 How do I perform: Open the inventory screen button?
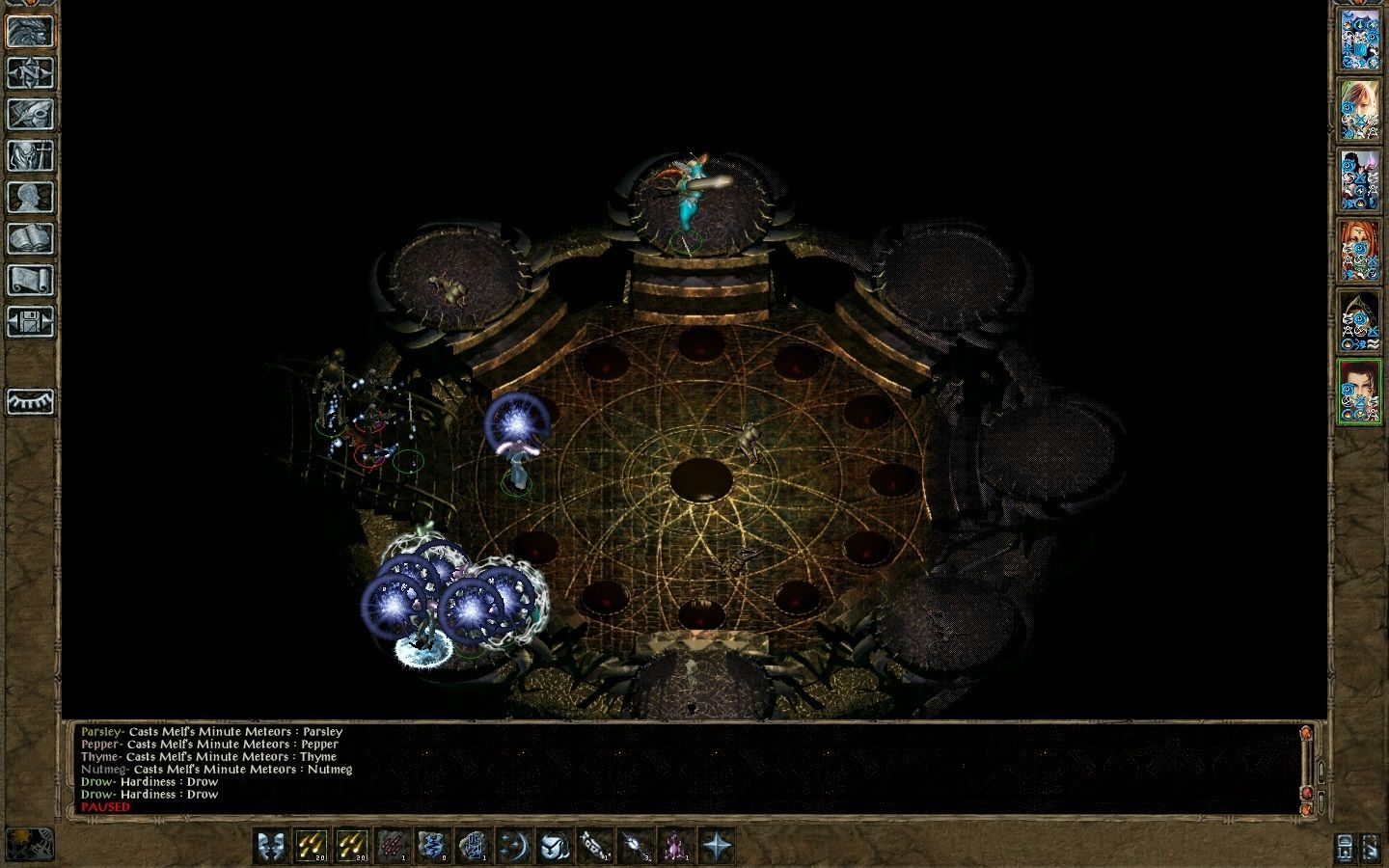click(x=30, y=155)
